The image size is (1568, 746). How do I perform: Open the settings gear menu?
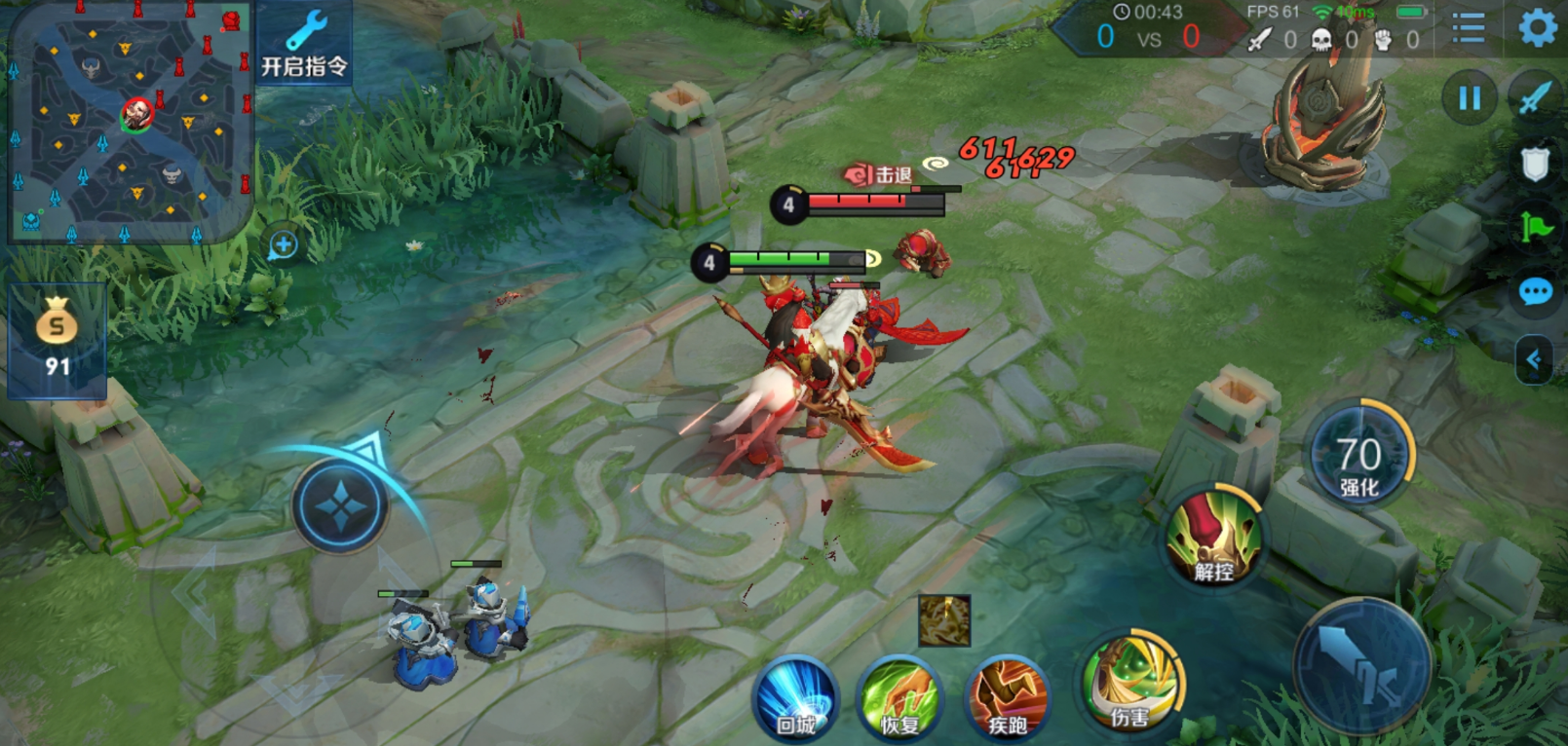1538,27
